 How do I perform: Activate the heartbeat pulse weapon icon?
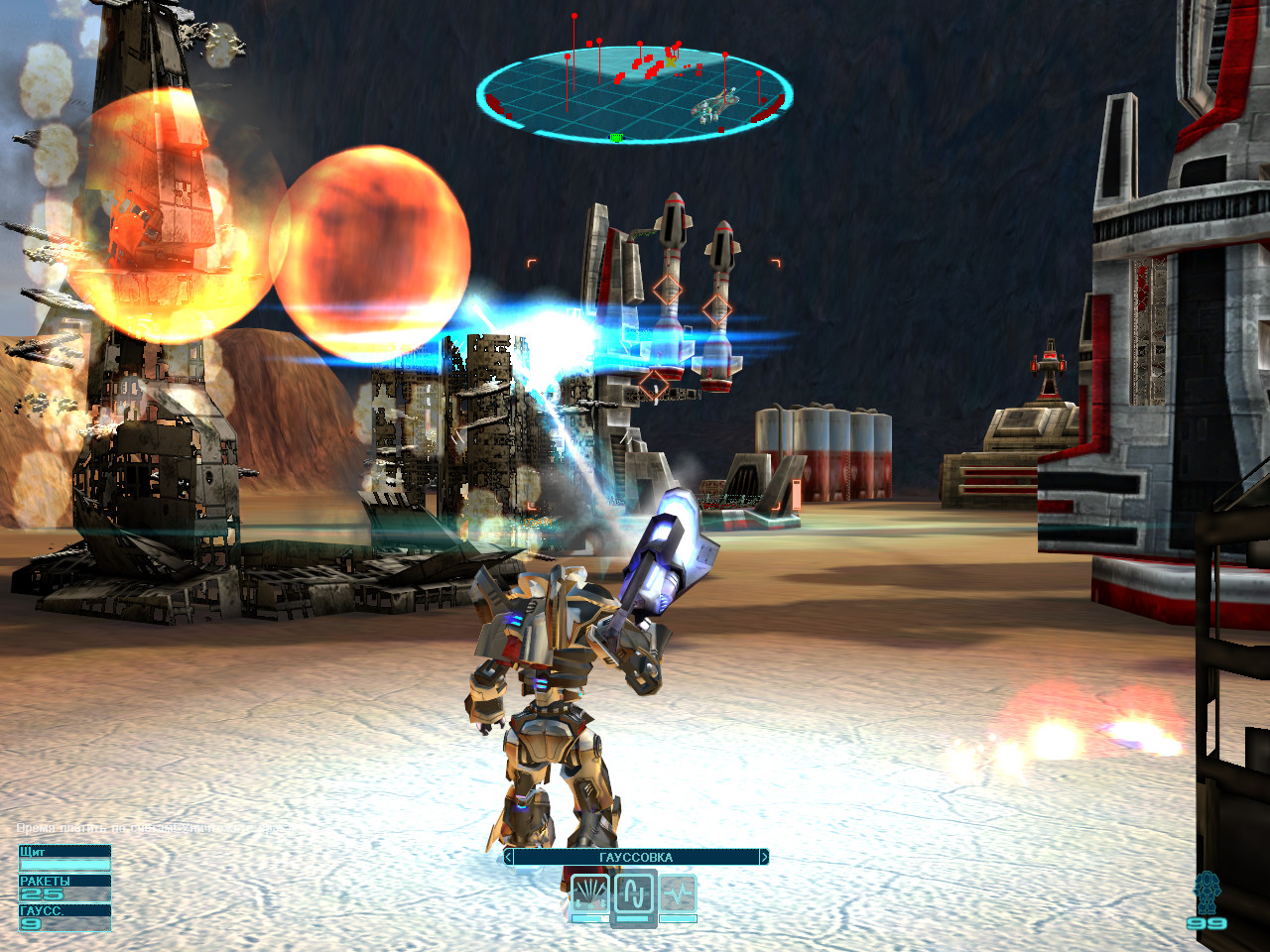pos(679,894)
